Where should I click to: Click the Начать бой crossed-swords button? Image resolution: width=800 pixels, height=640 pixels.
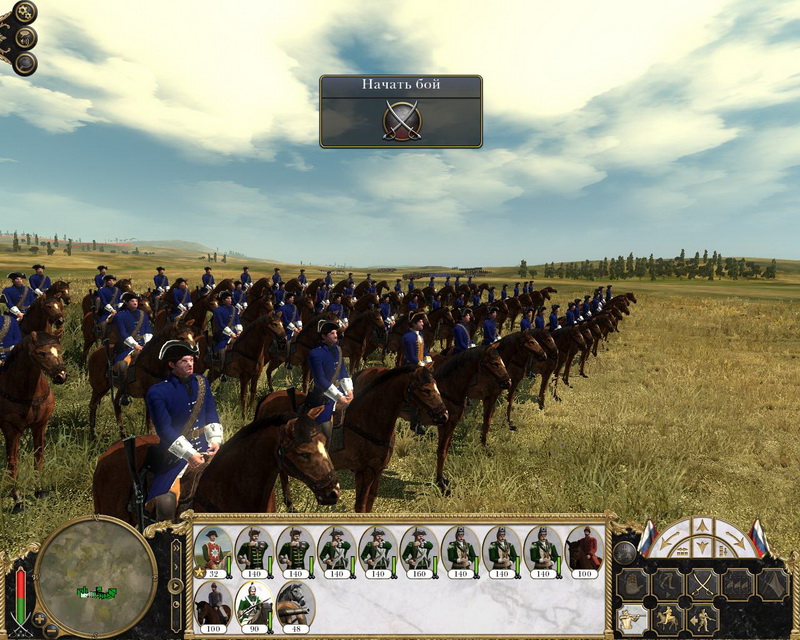pyautogui.click(x=401, y=120)
